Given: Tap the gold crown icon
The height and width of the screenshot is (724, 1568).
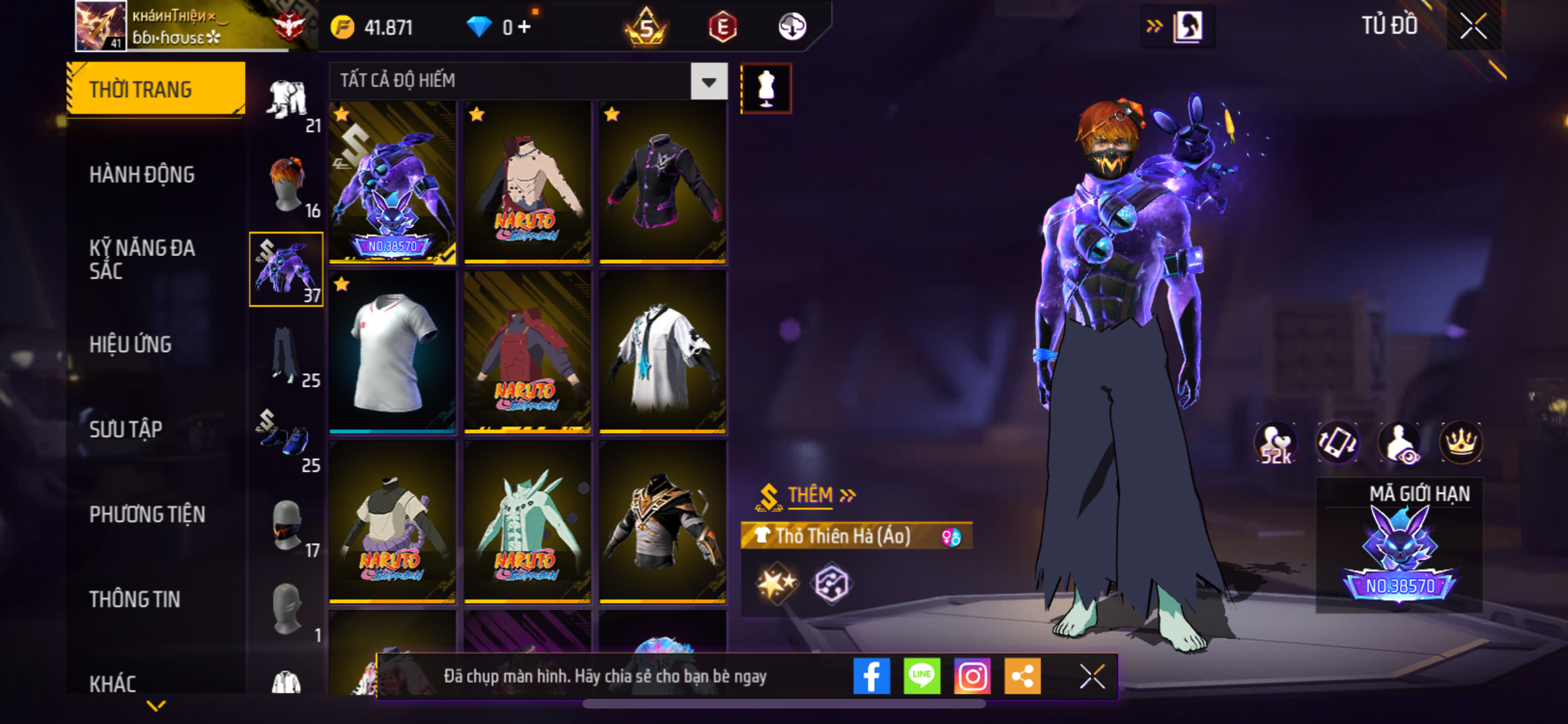Looking at the screenshot, I should [1461, 442].
